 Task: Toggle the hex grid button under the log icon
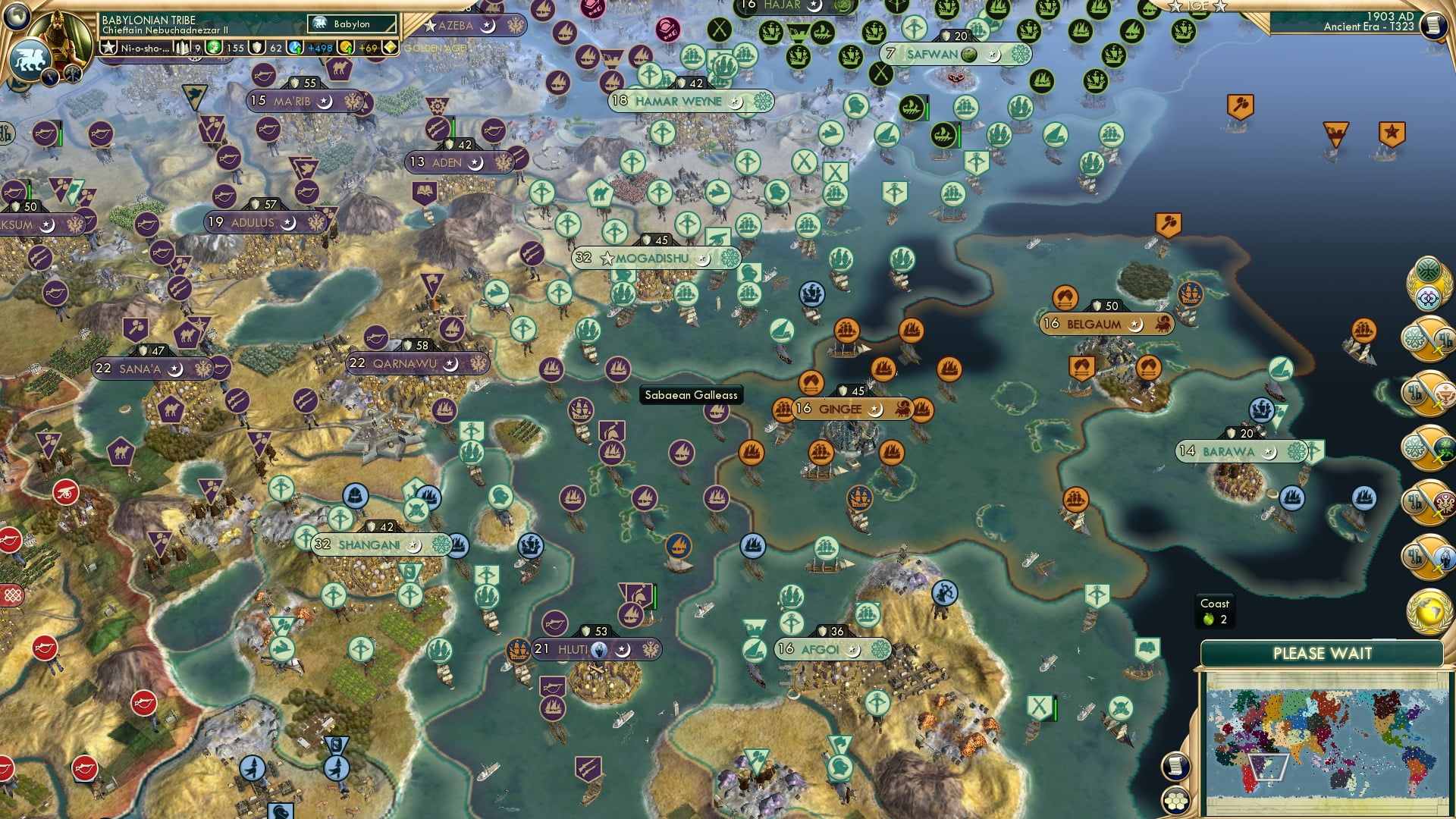pos(1175,800)
